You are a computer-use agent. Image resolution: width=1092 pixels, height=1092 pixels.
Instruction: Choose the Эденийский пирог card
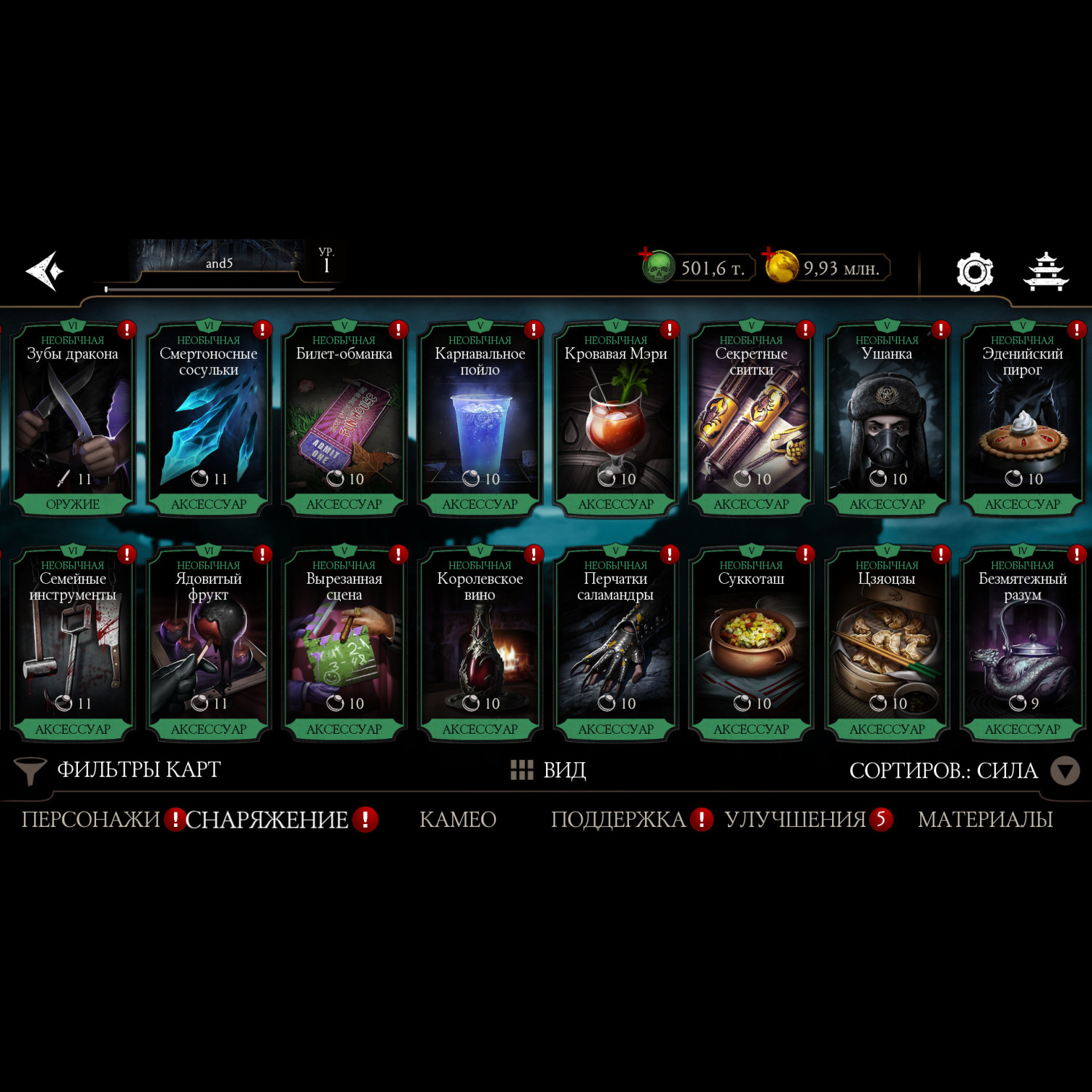point(1022,419)
